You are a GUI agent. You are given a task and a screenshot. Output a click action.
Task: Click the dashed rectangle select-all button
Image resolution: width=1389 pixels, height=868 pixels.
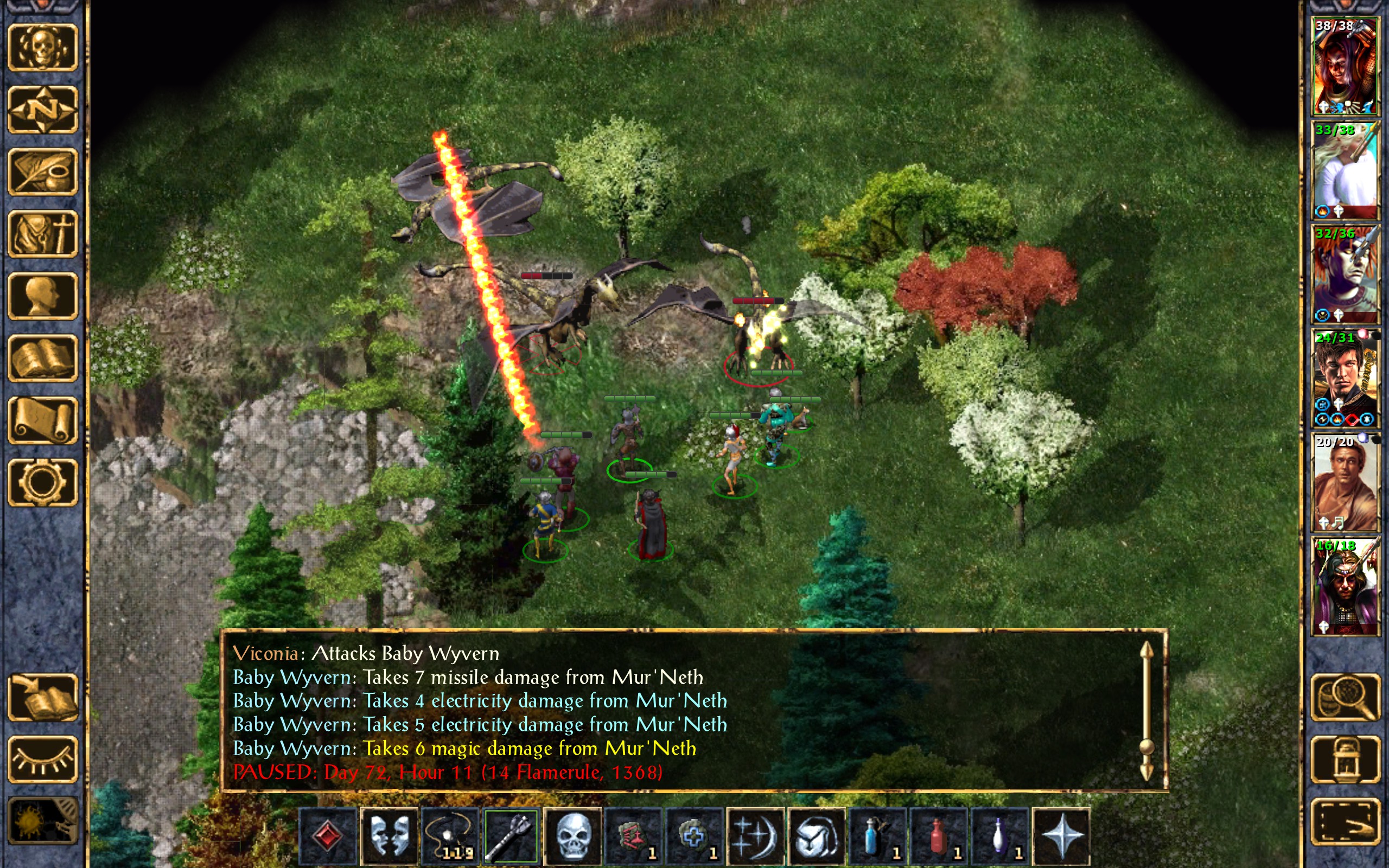point(1345,821)
